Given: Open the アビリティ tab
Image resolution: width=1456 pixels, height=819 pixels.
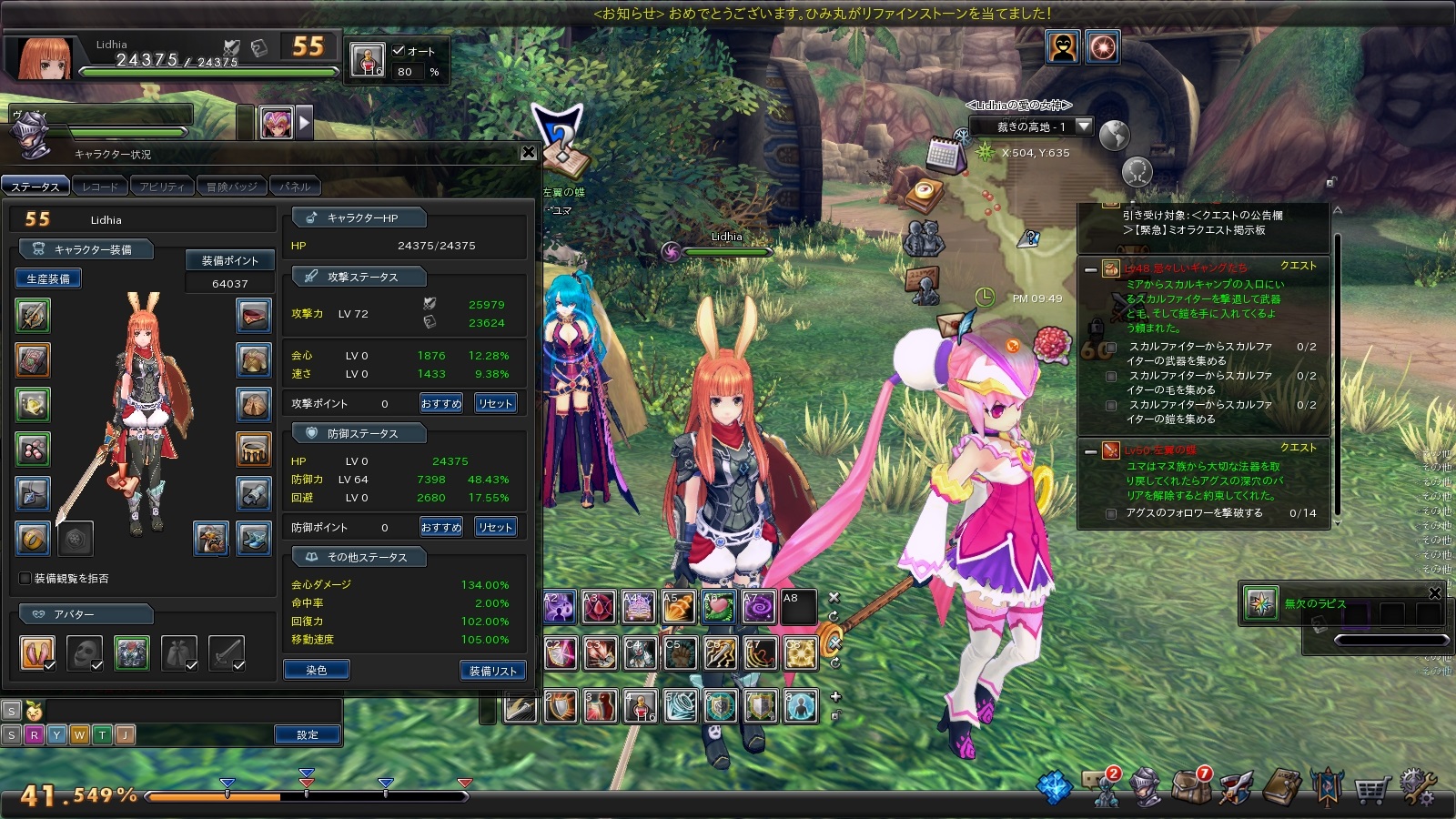Looking at the screenshot, I should pos(162,187).
